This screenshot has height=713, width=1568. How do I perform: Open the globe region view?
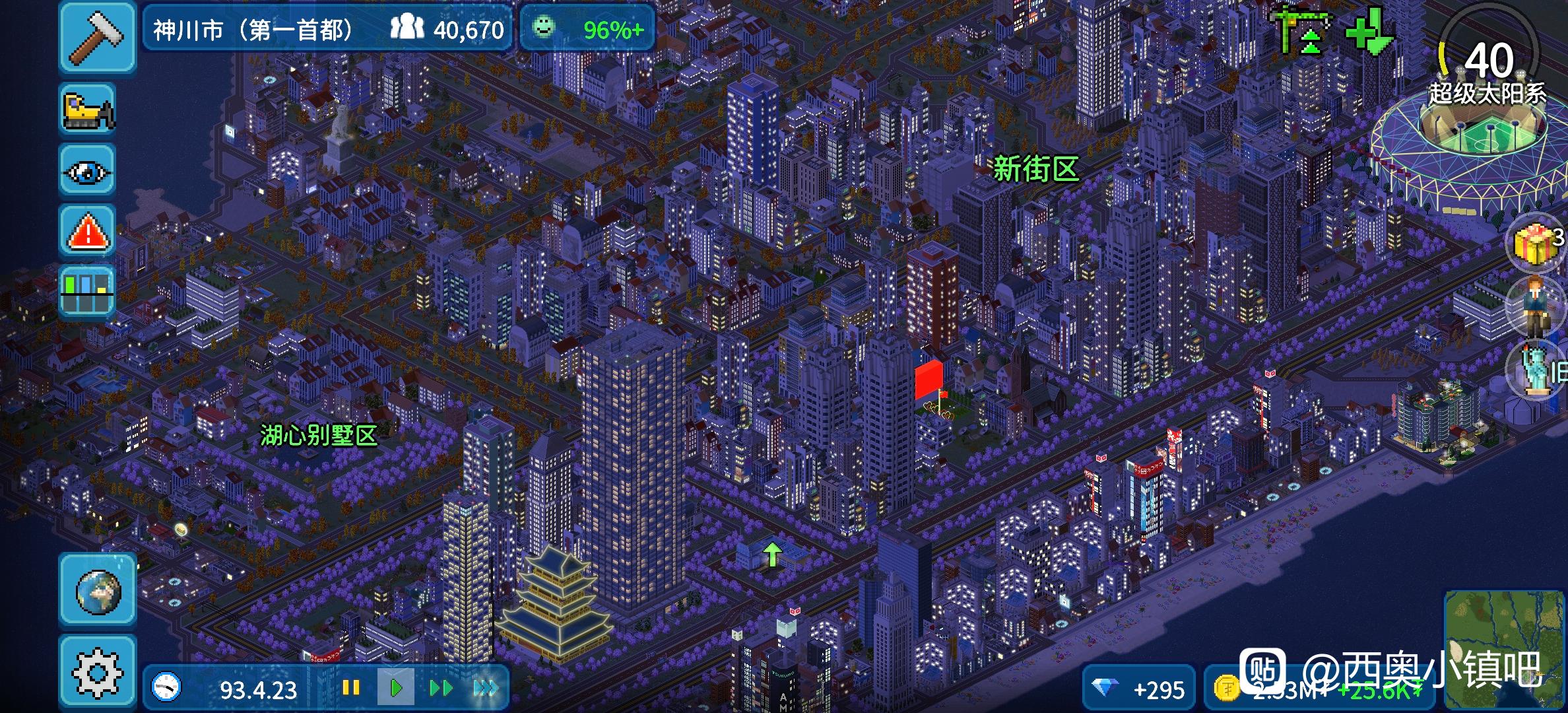(98, 591)
